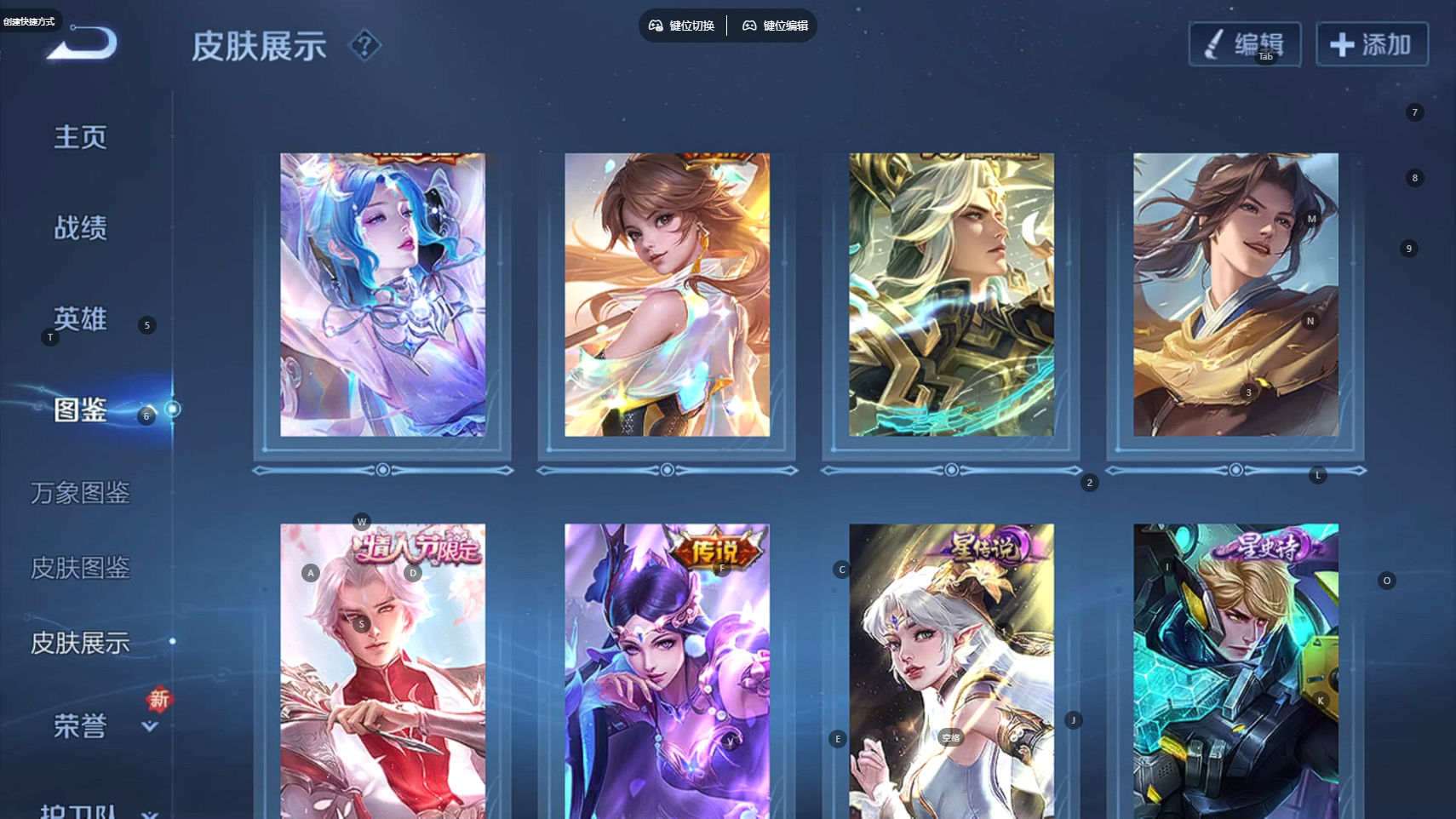Select the blue-haired girl skin card
Viewport: 1456px width, 819px height.
click(x=383, y=295)
